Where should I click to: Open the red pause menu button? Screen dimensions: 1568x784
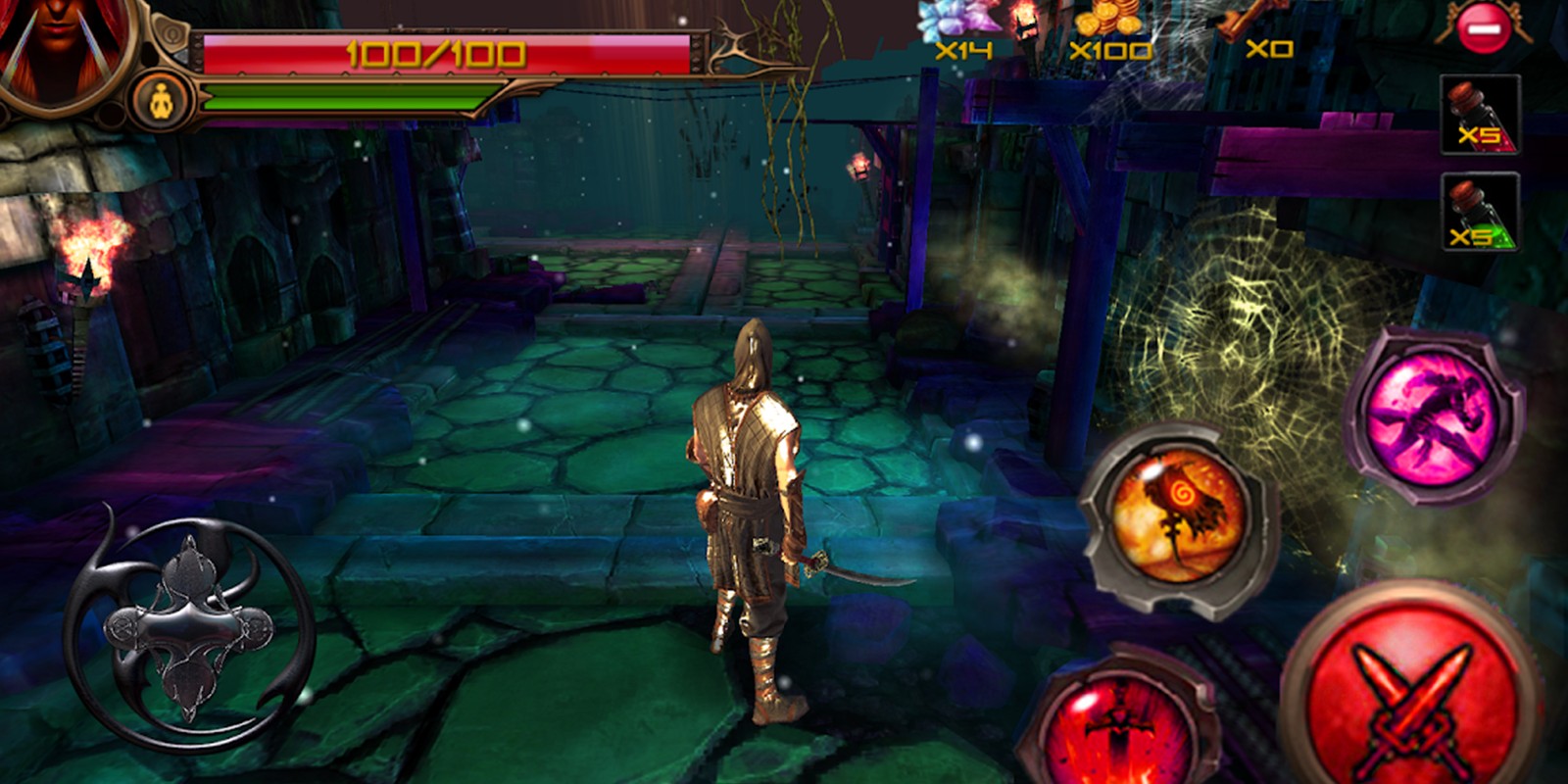[x=1484, y=29]
